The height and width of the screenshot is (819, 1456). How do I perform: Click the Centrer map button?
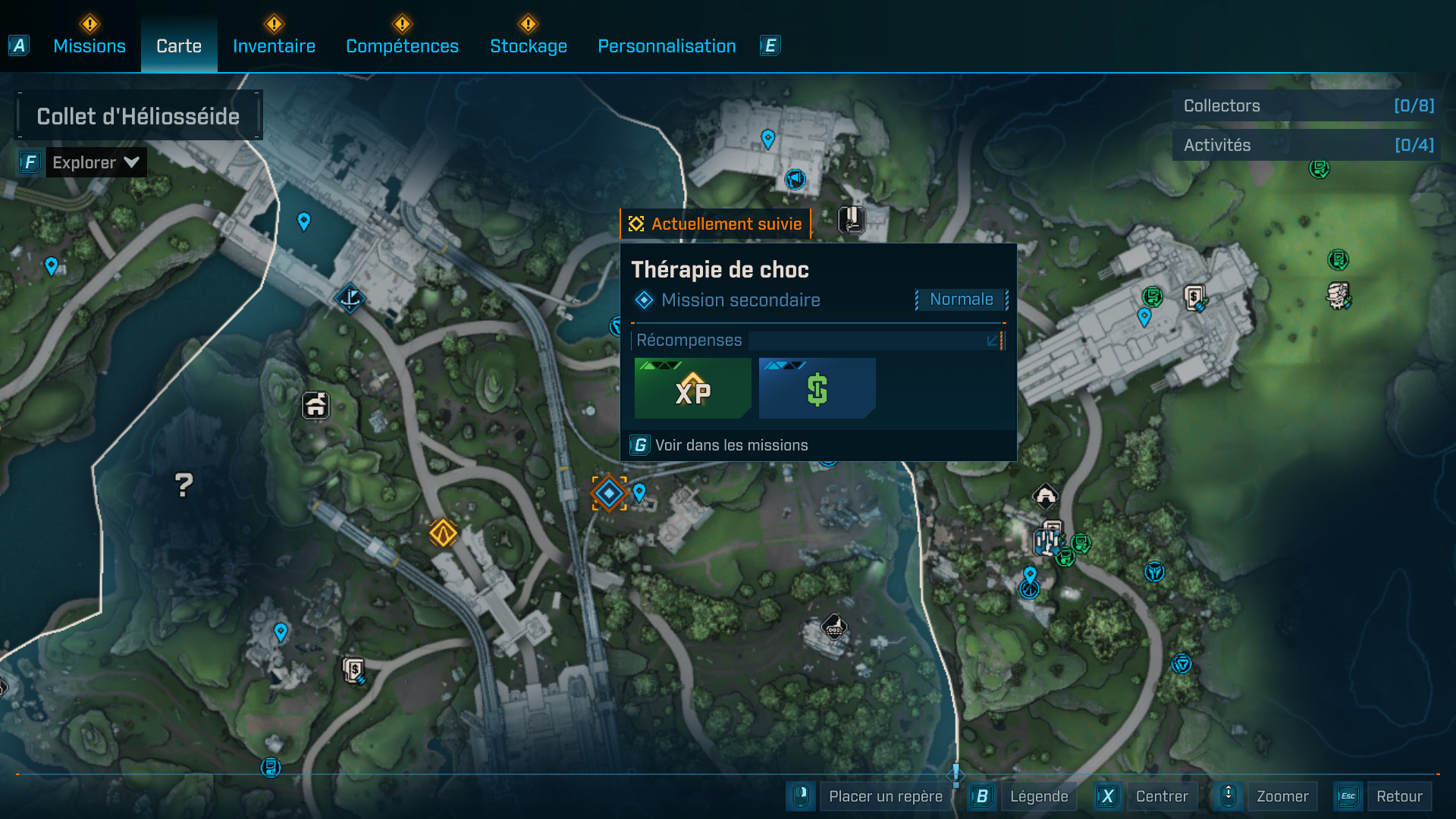pos(1161,796)
